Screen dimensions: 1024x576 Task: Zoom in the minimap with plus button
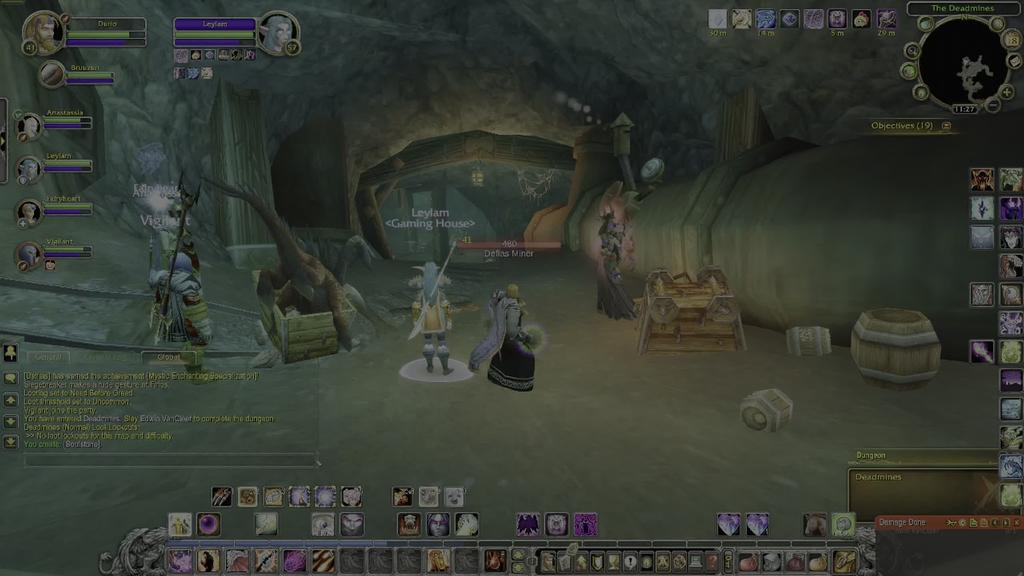(x=1005, y=93)
